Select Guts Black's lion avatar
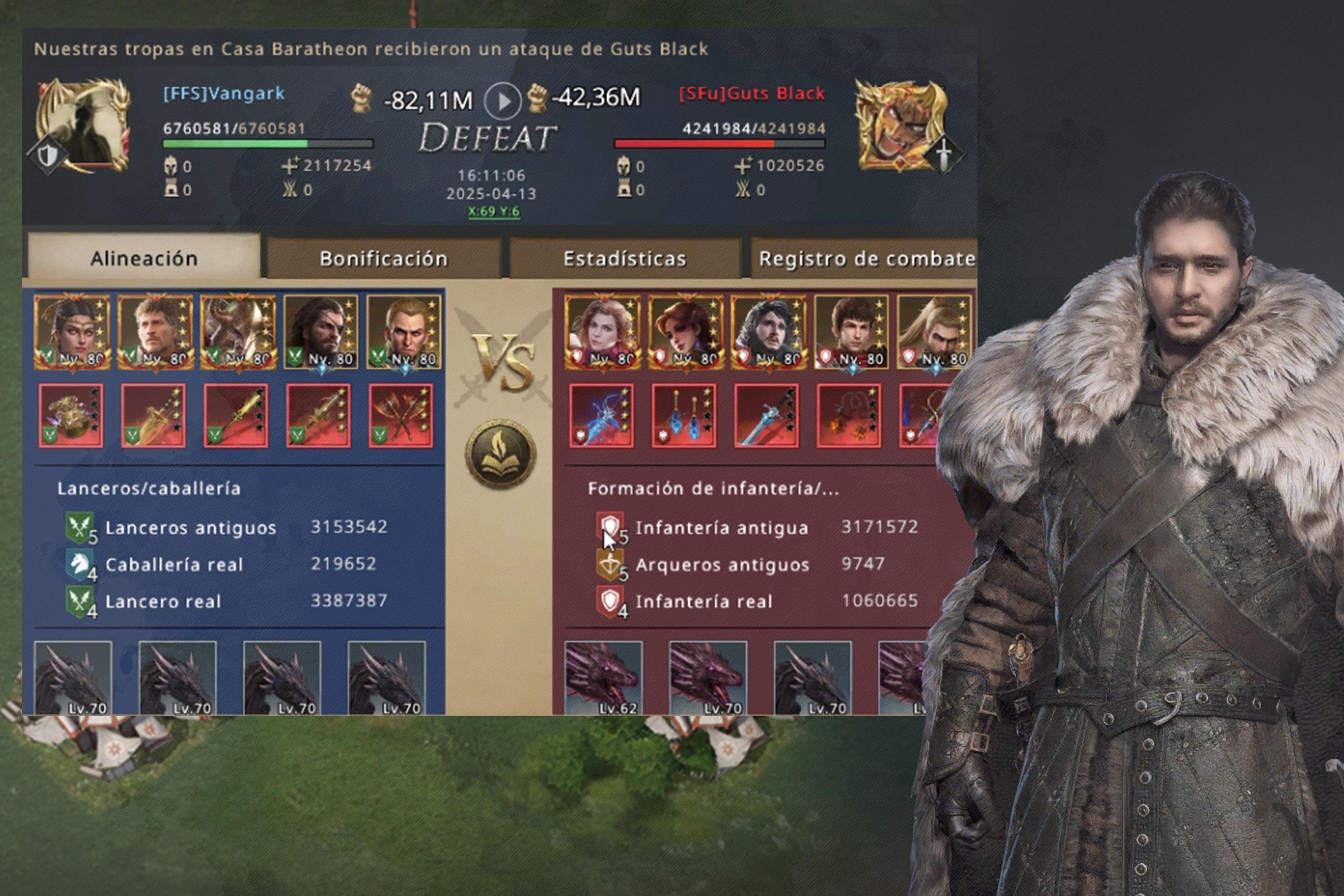1344x896 pixels. [901, 125]
